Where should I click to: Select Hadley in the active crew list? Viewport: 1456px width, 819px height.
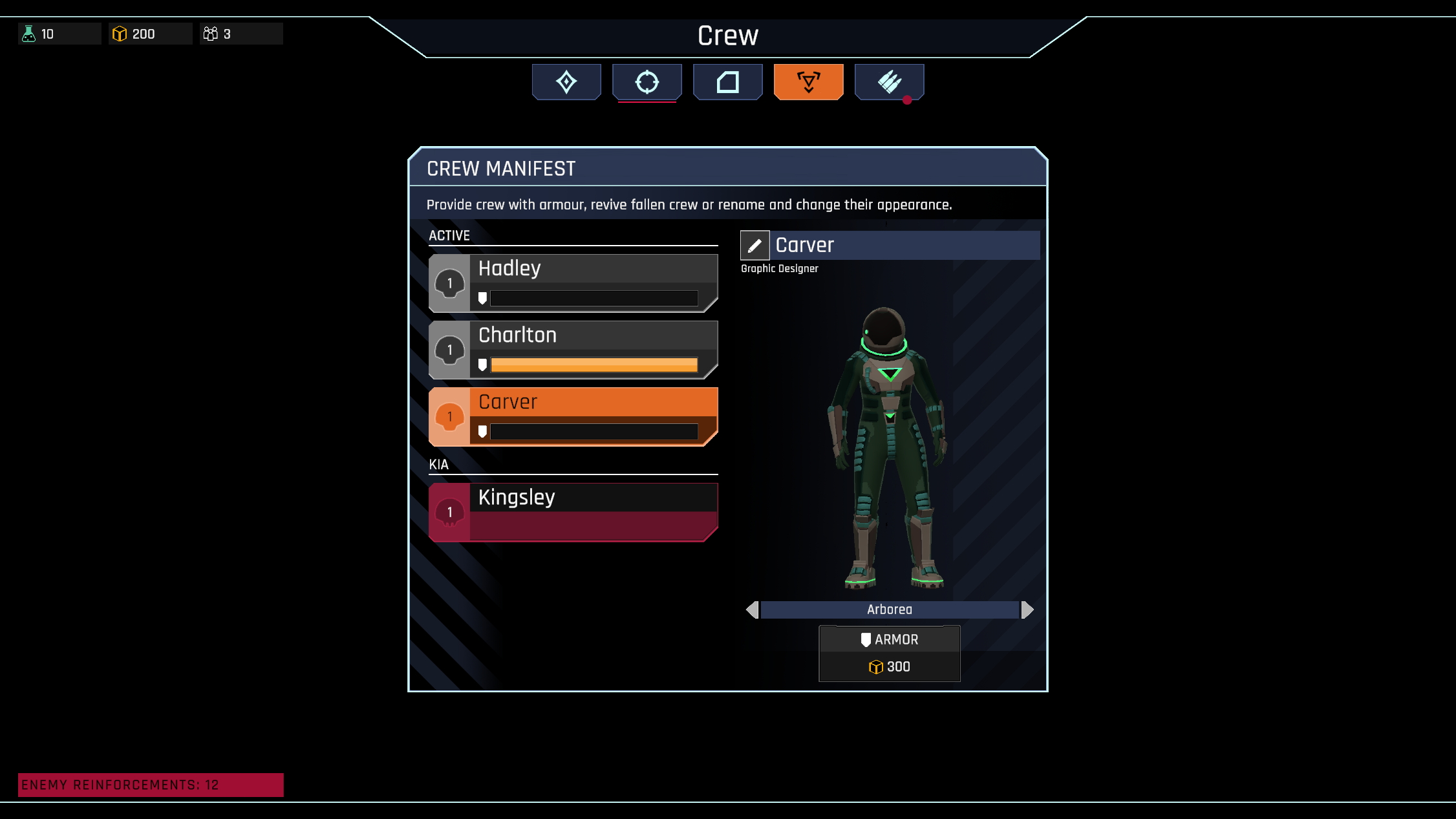pos(573,283)
